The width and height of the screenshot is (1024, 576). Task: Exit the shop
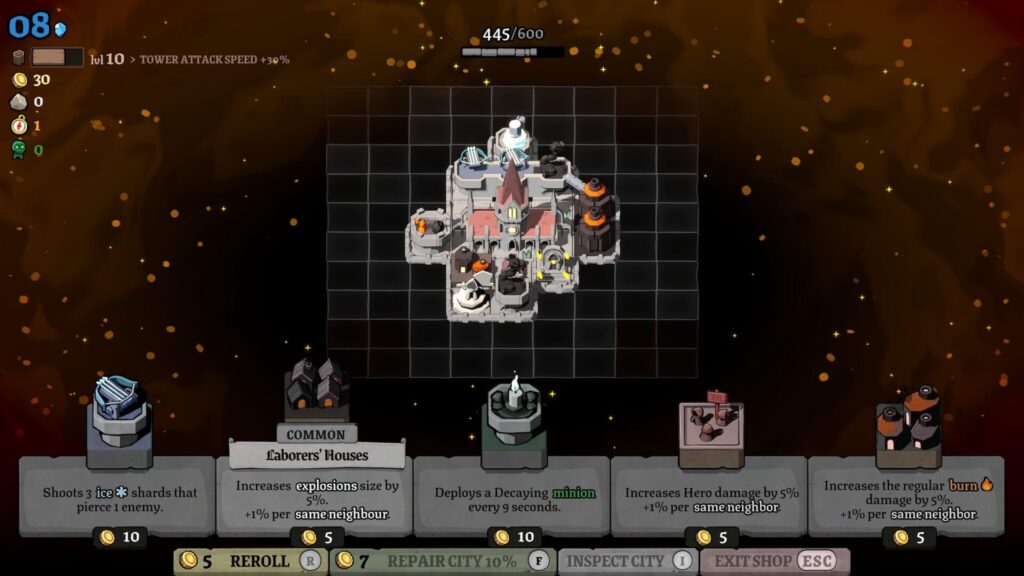[x=774, y=561]
